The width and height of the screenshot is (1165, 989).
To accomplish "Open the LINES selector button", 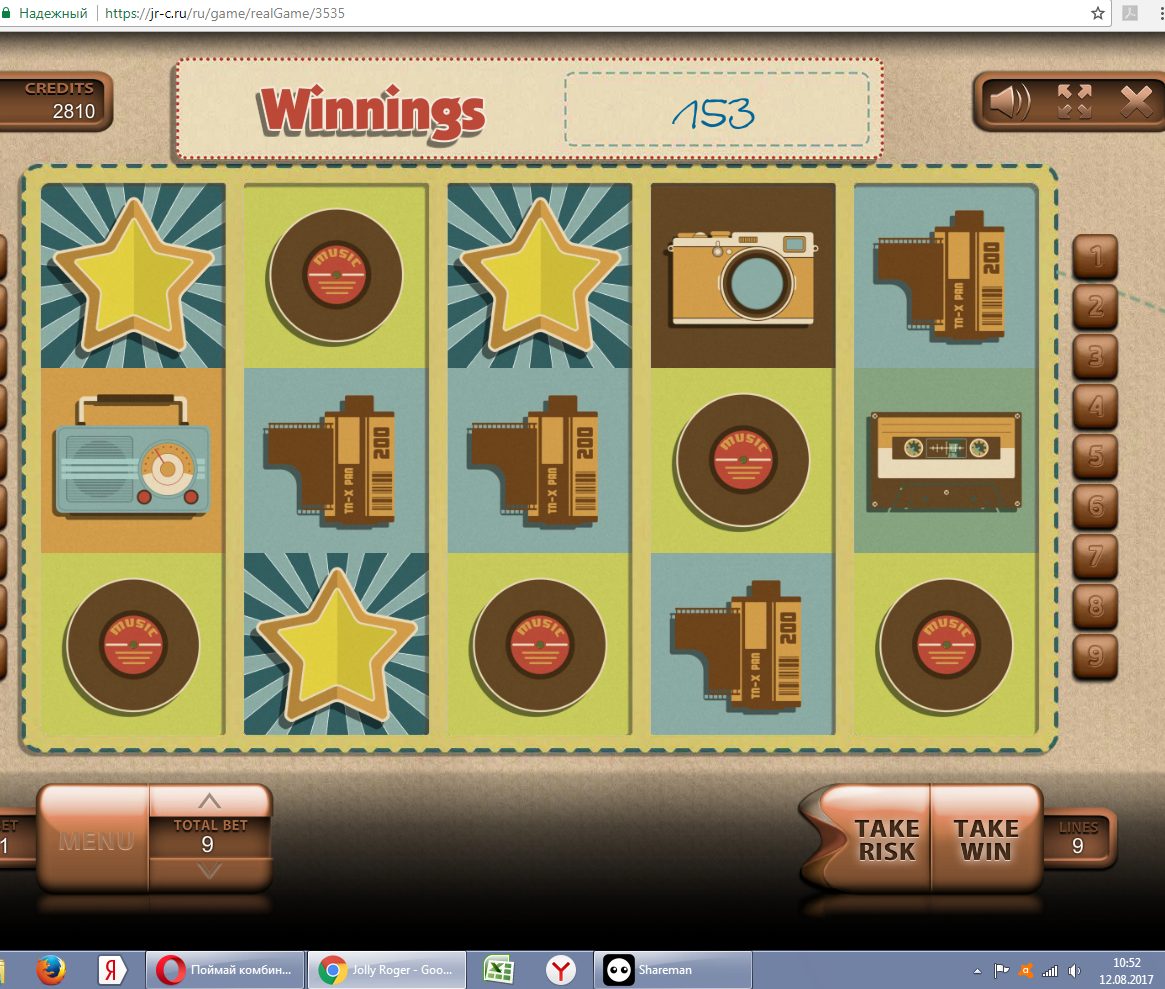I will [1078, 838].
